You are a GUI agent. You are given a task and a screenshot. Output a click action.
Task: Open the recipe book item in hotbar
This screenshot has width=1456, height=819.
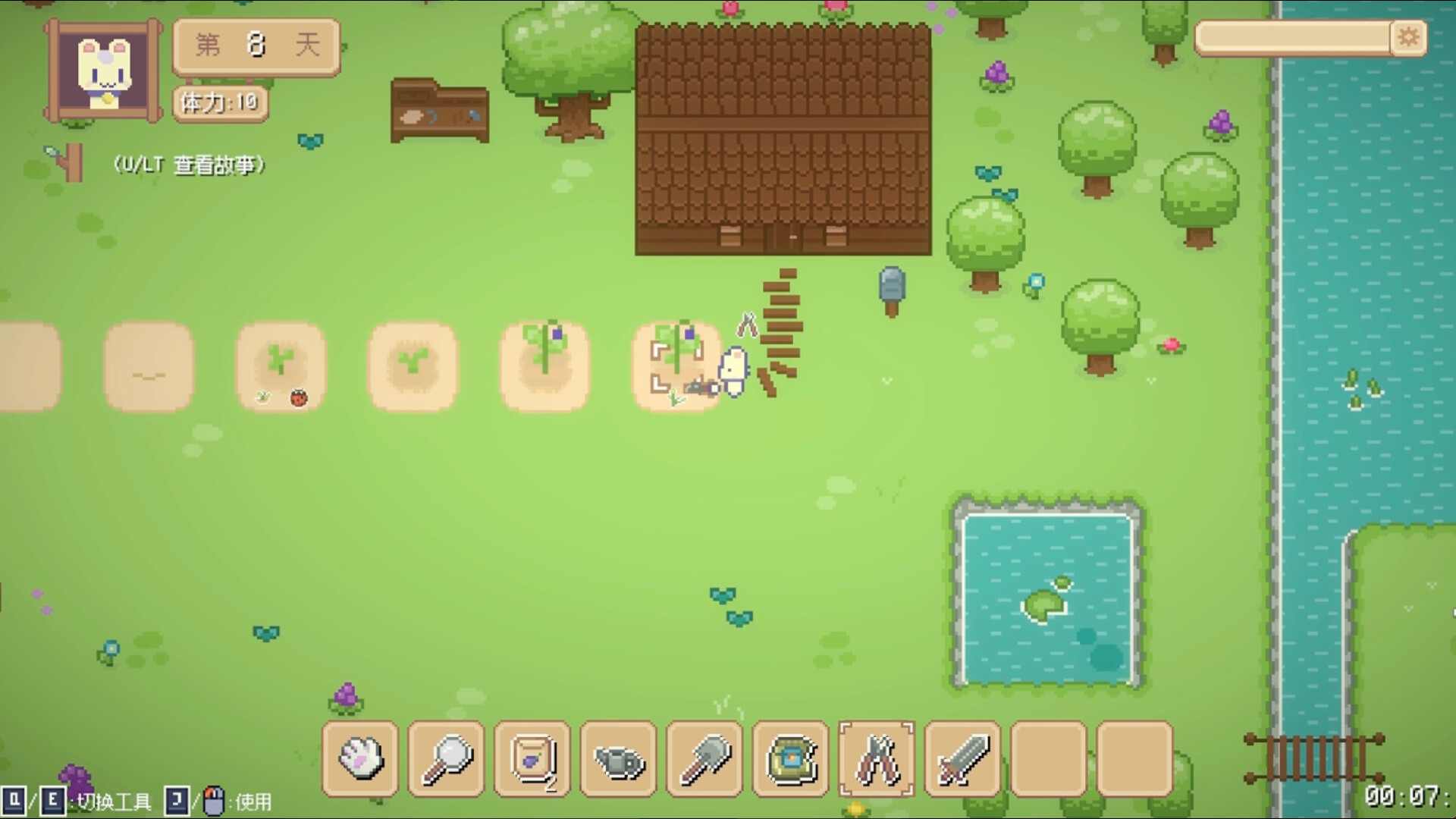(790, 758)
